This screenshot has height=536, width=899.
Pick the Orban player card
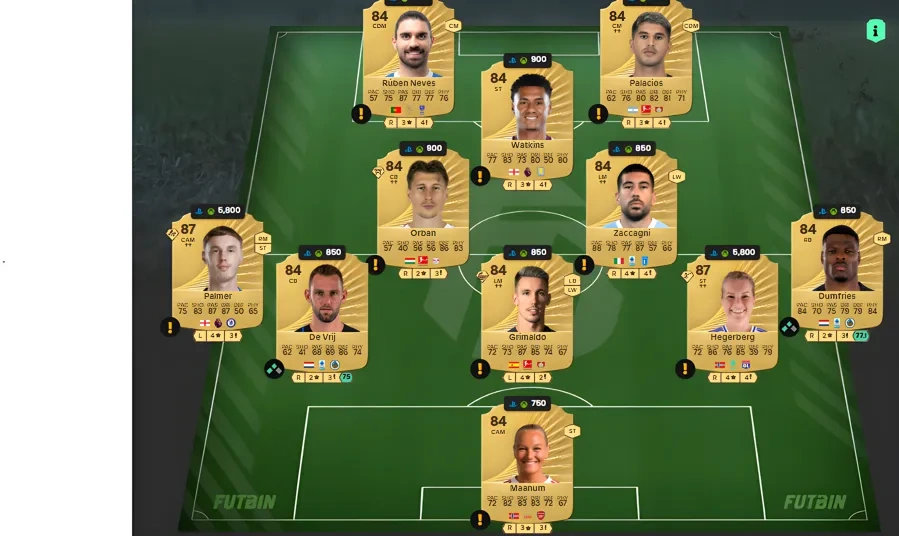[x=423, y=210]
